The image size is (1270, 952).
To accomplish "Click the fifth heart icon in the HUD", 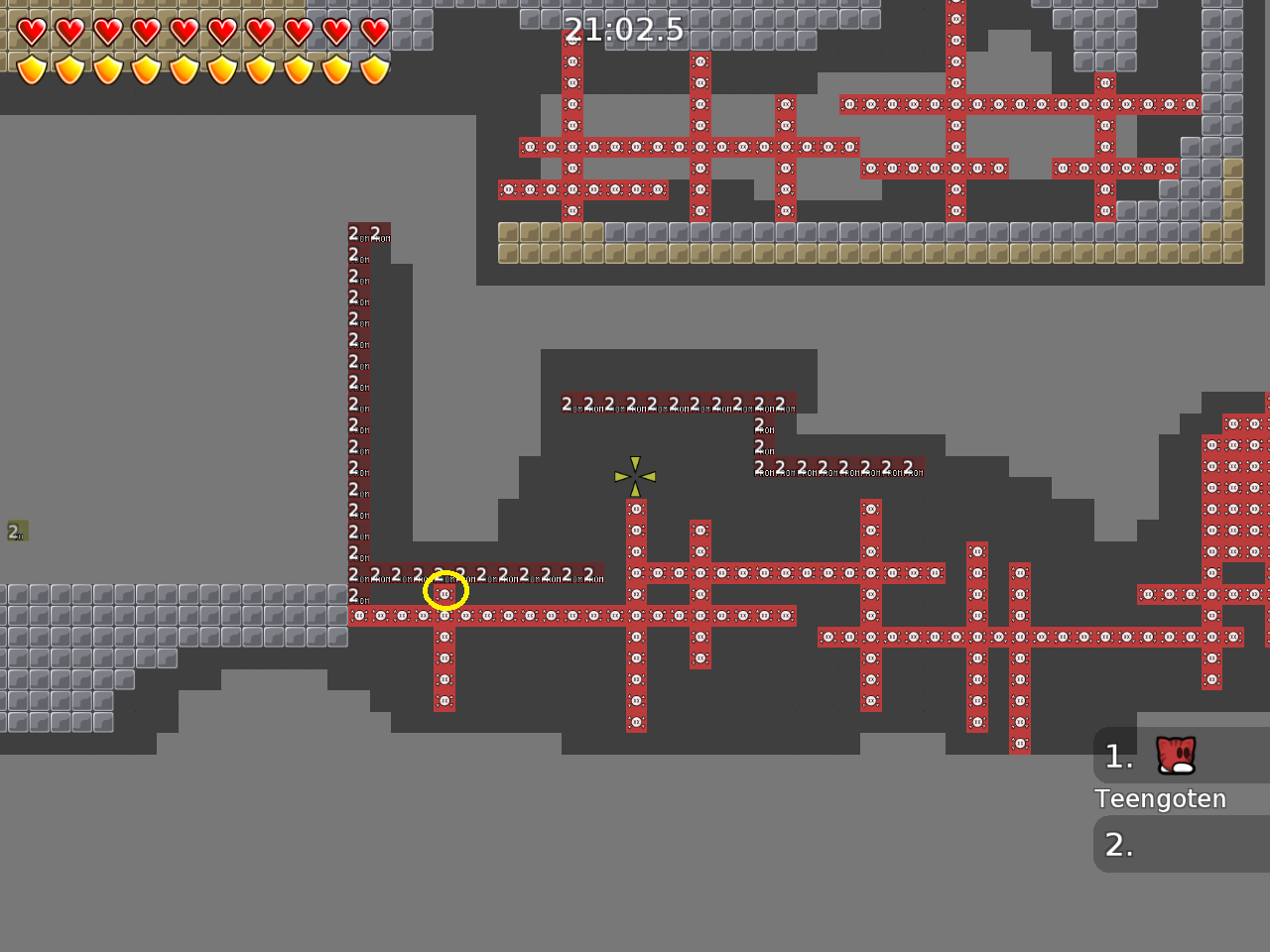I will click(x=181, y=30).
